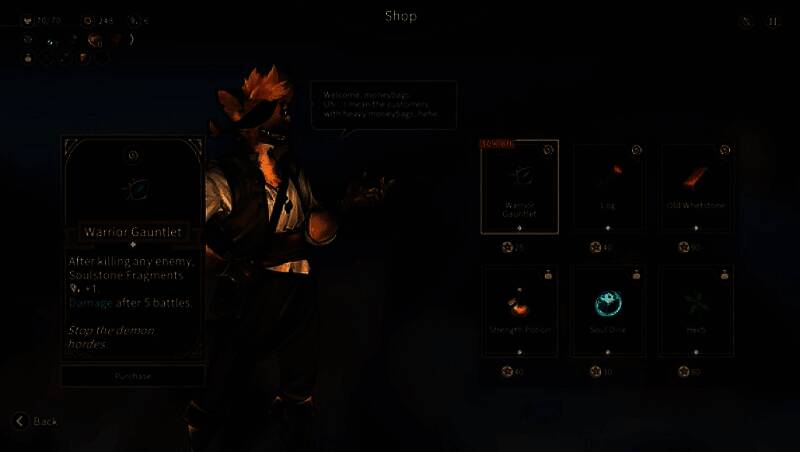
Task: Choose the Herb item card
Action: coord(696,311)
